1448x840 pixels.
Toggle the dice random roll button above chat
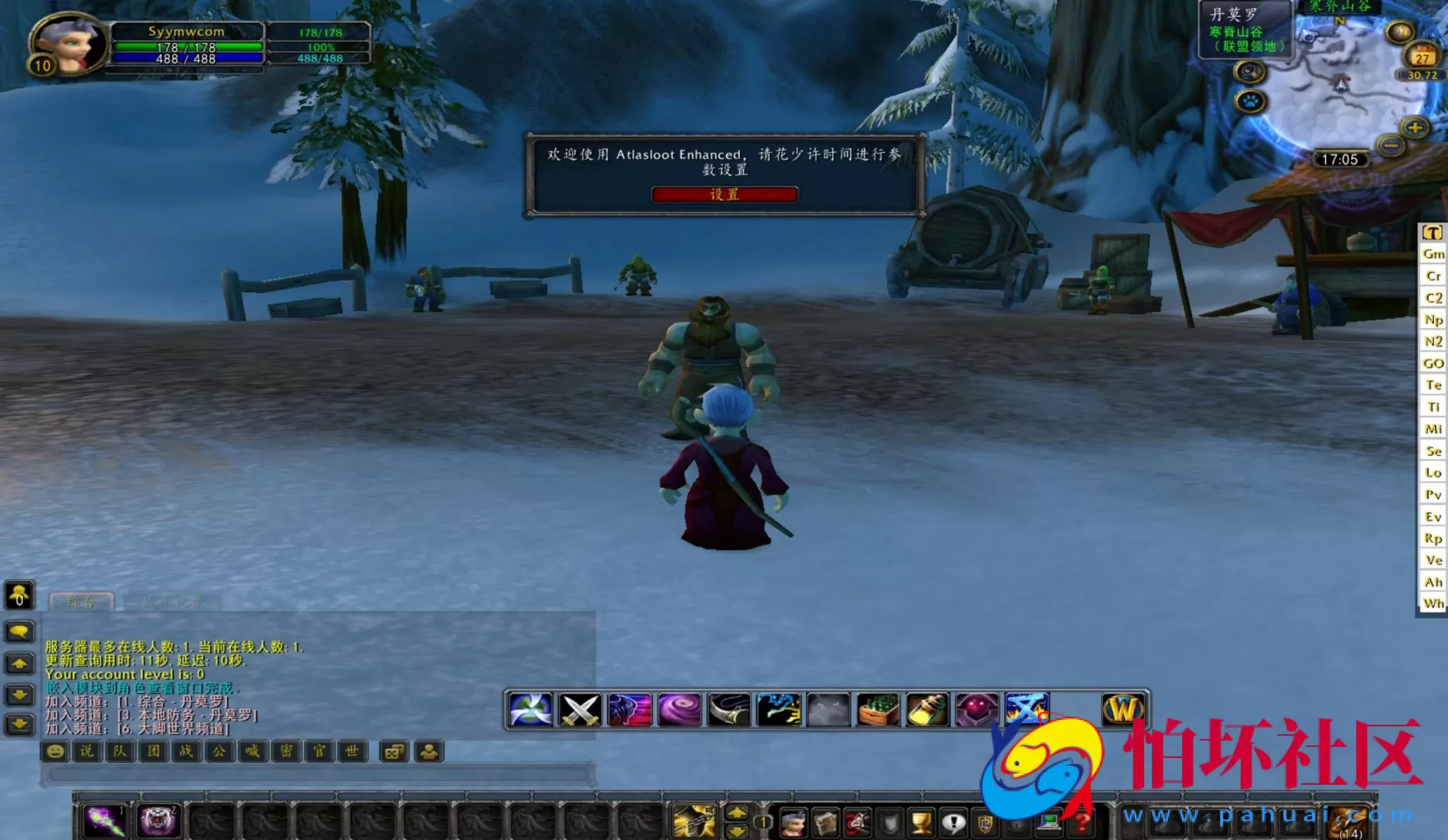click(395, 752)
